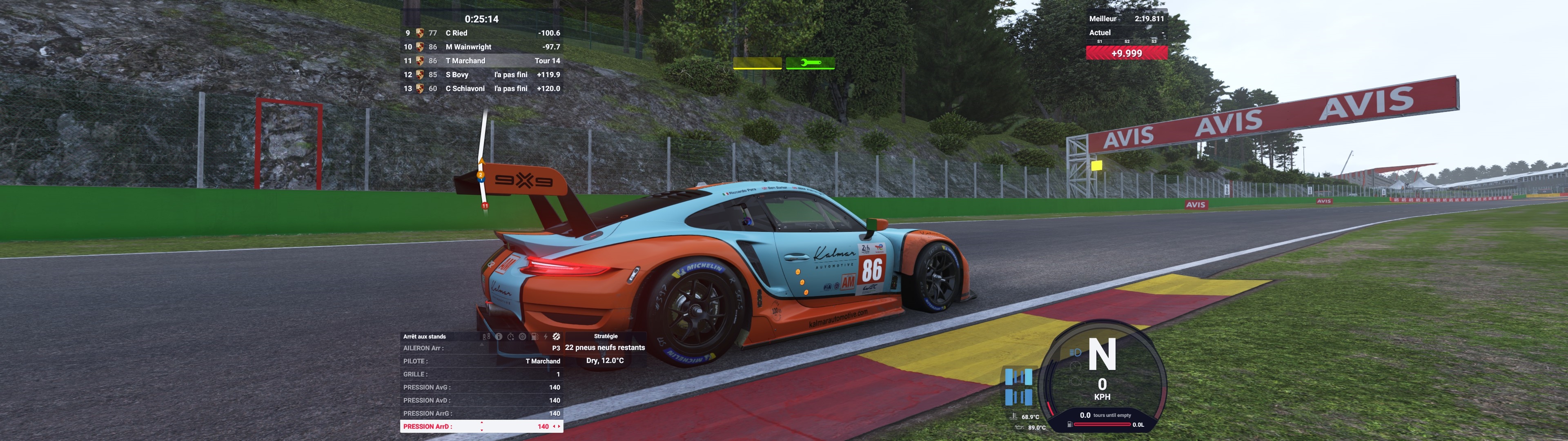Open the info icon page in pit menu

pos(499,336)
